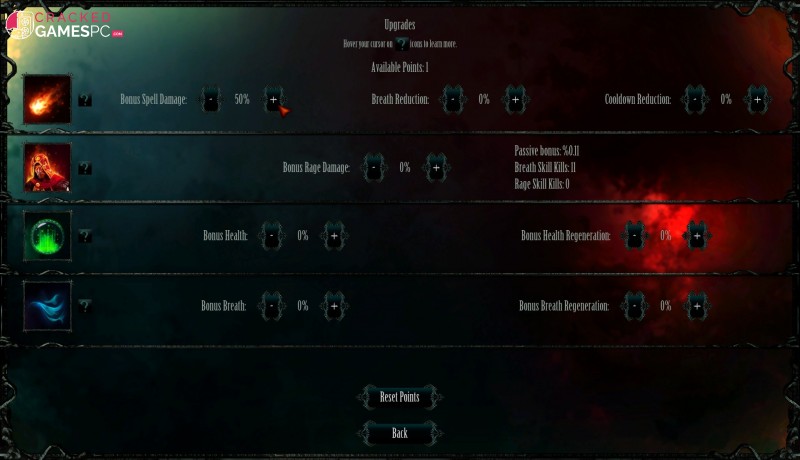This screenshot has height=460, width=800.
Task: Raise Bonus Breath with plus button
Action: click(333, 305)
